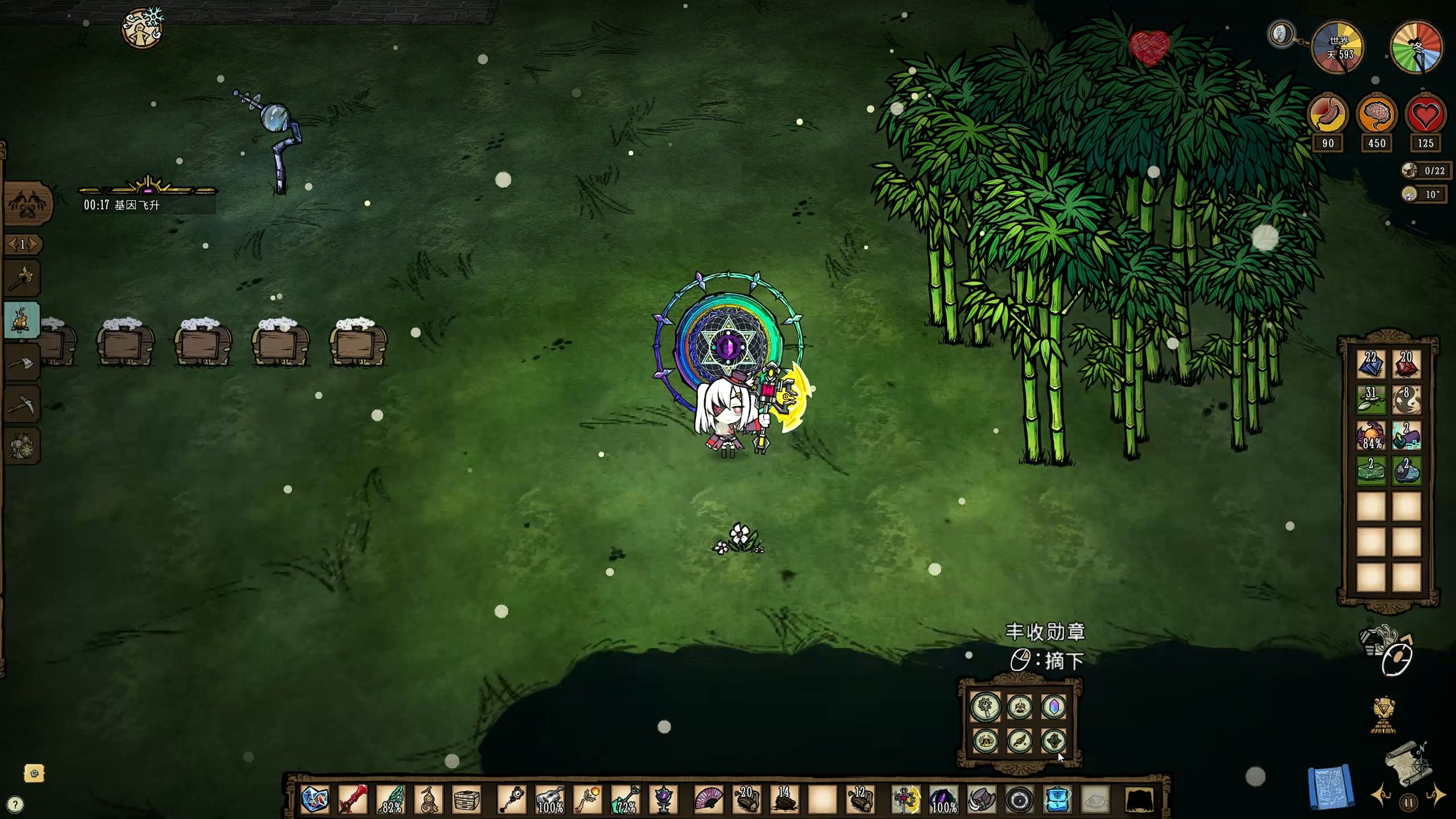Pick the stack of 22 blue gems
Viewport: 1456px width, 819px height.
point(1371,364)
